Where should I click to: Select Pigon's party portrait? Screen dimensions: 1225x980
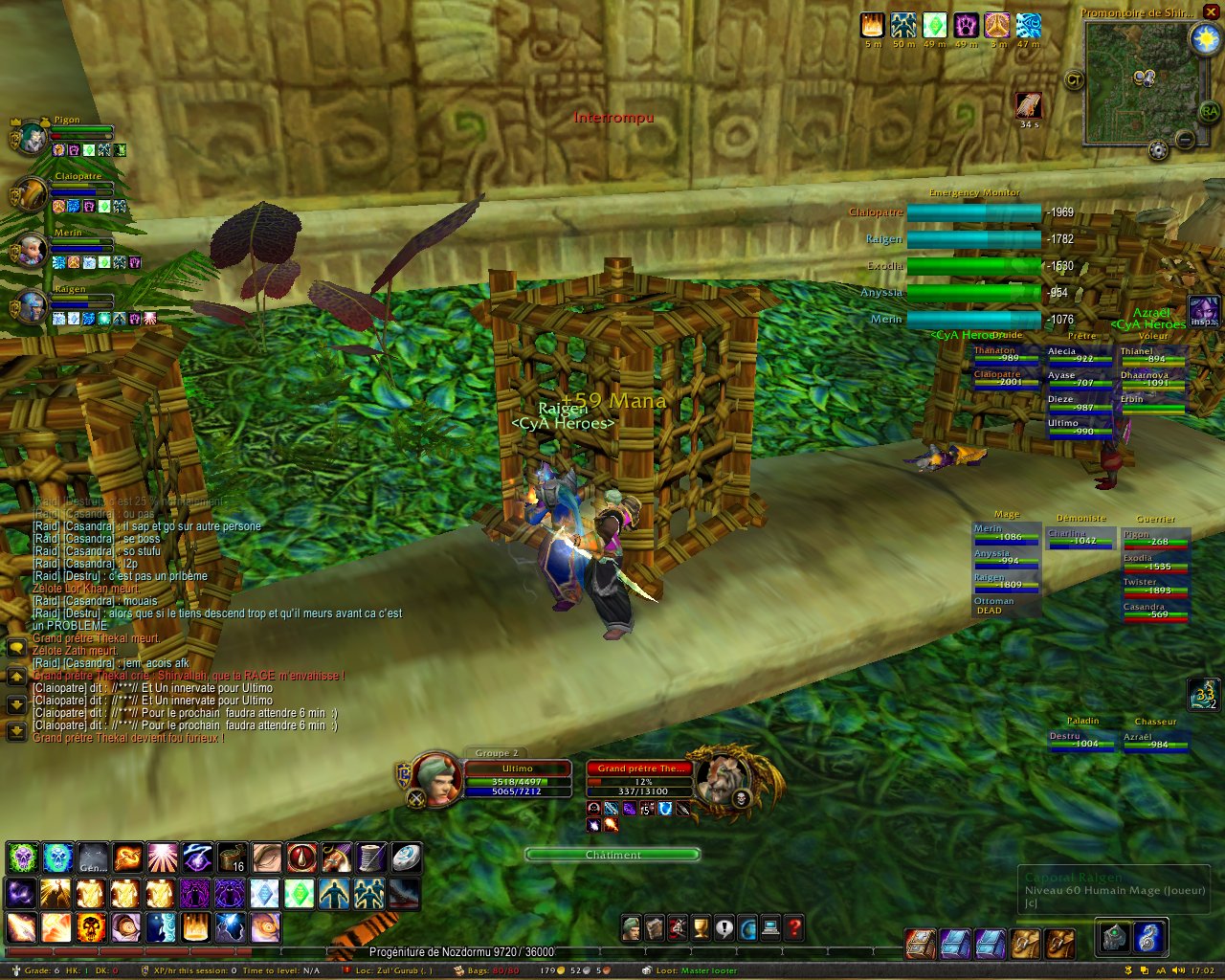(32, 139)
